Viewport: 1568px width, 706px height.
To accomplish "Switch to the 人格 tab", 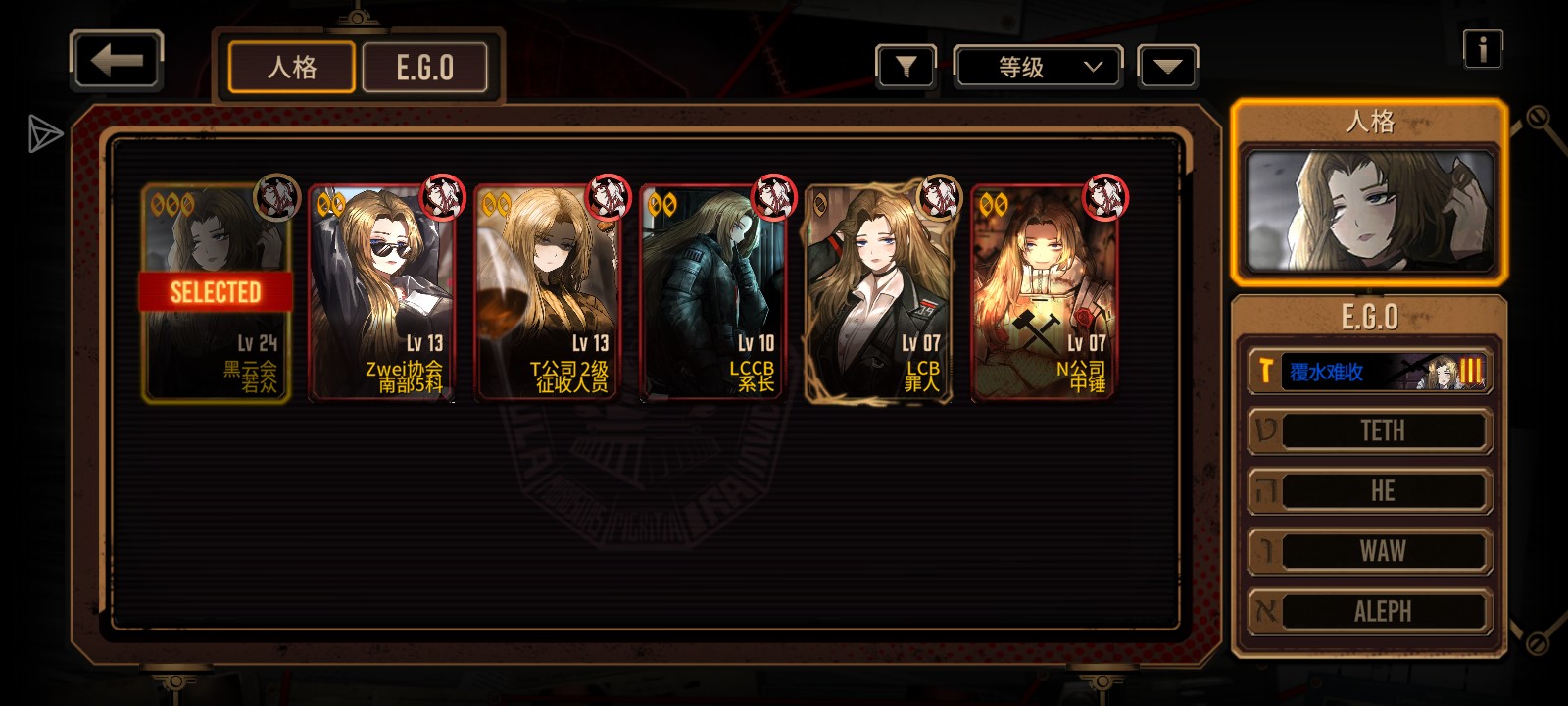I will 291,68.
